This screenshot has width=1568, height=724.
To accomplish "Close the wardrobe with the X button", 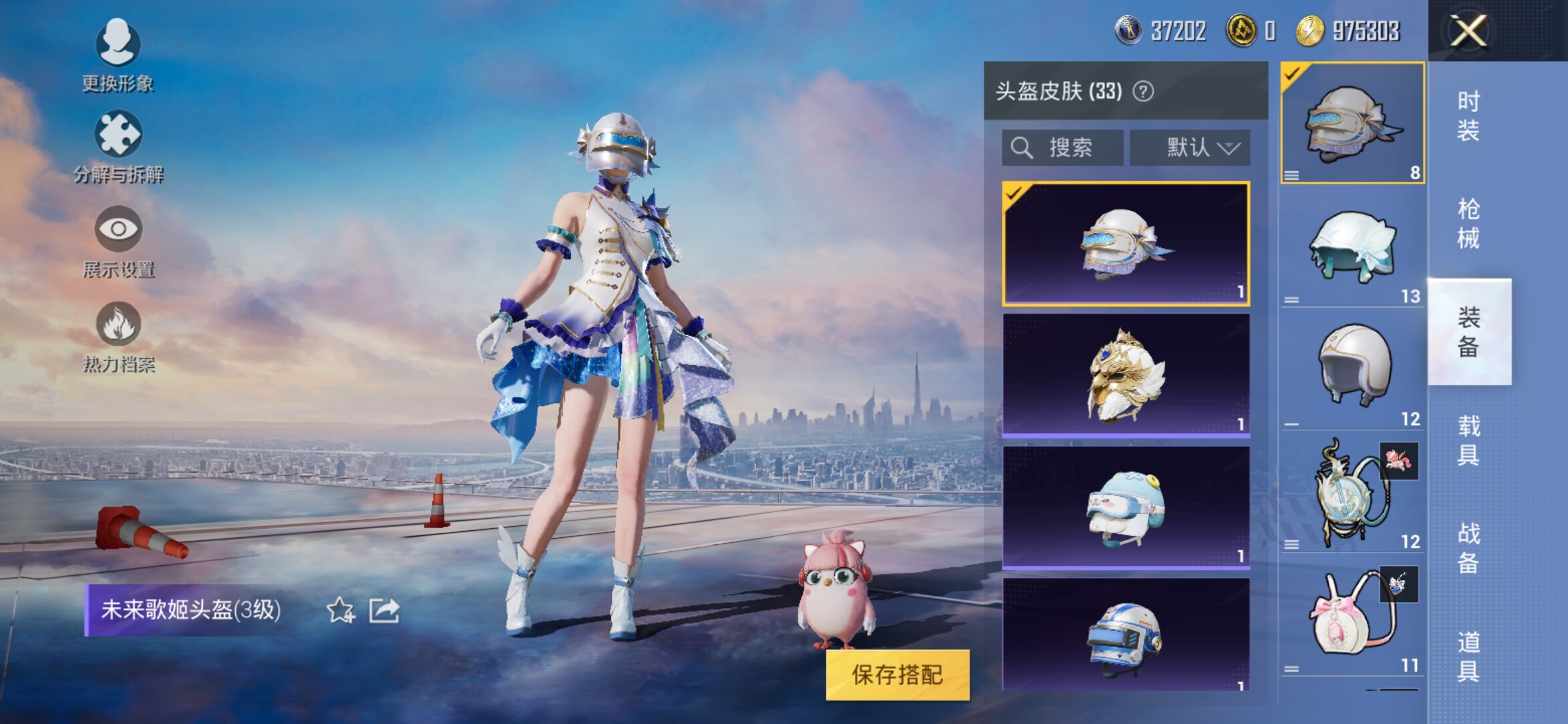I will tap(1468, 31).
